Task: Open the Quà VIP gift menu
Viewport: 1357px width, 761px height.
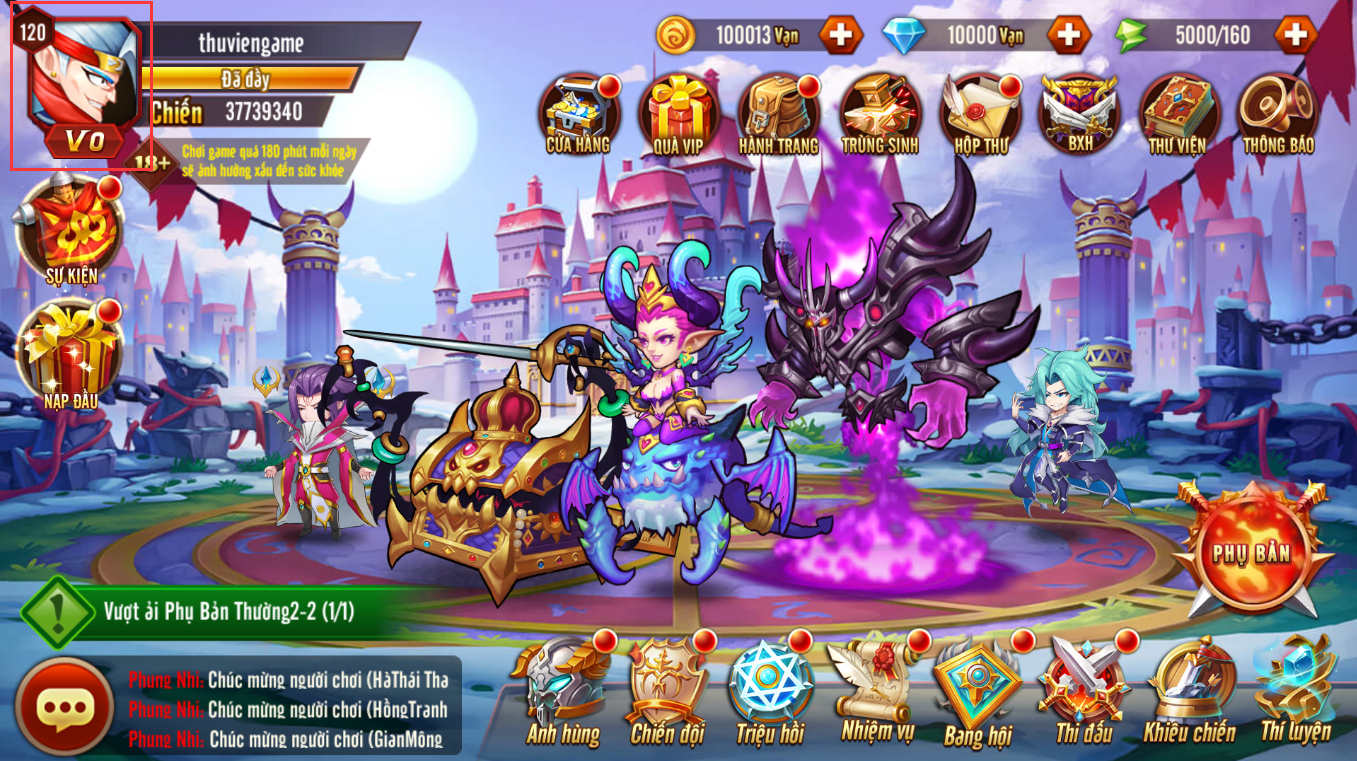Action: pyautogui.click(x=679, y=110)
